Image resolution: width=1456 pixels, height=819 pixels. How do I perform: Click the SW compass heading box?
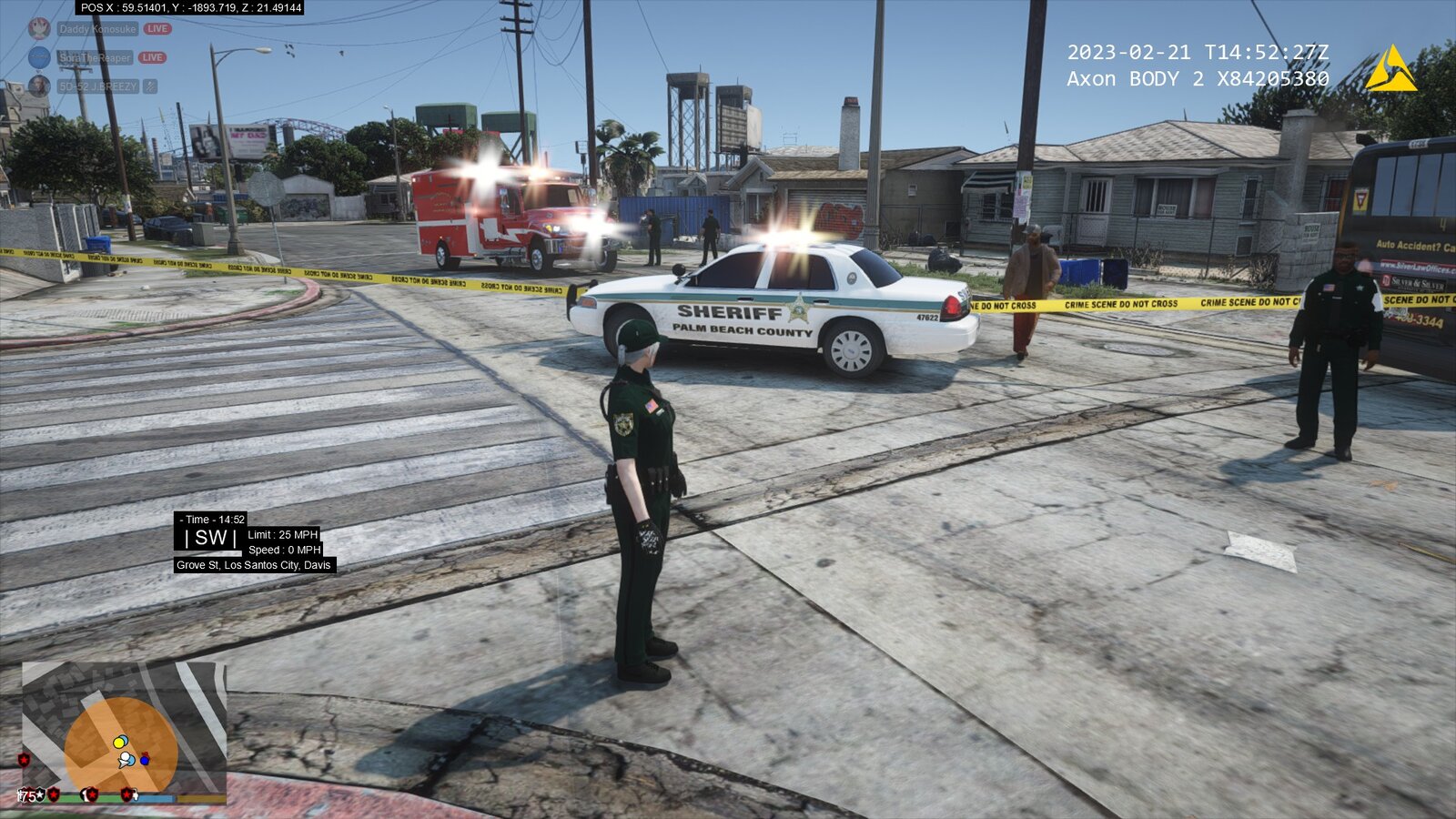pyautogui.click(x=210, y=538)
